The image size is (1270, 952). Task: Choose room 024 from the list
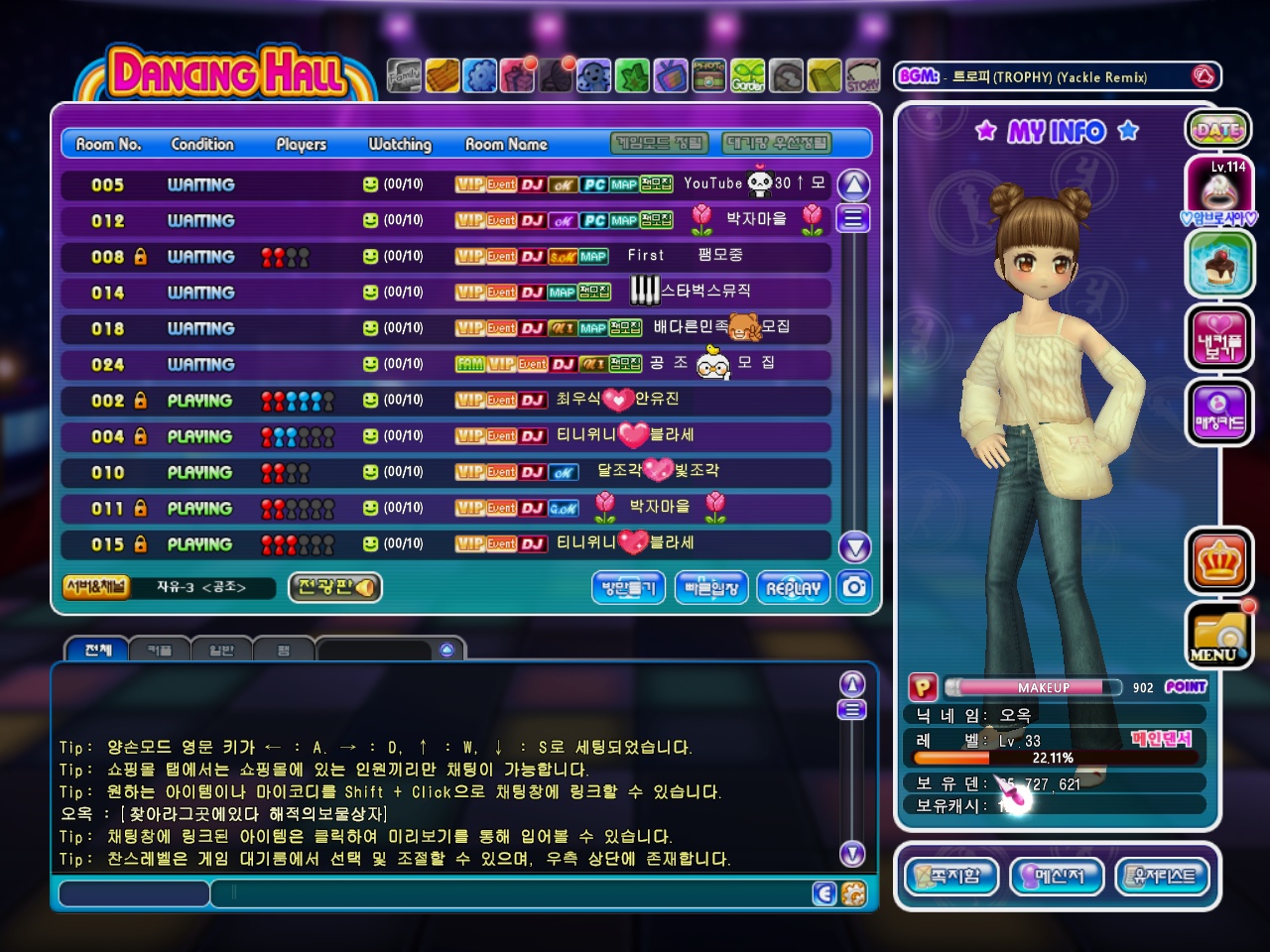pyautogui.click(x=445, y=364)
